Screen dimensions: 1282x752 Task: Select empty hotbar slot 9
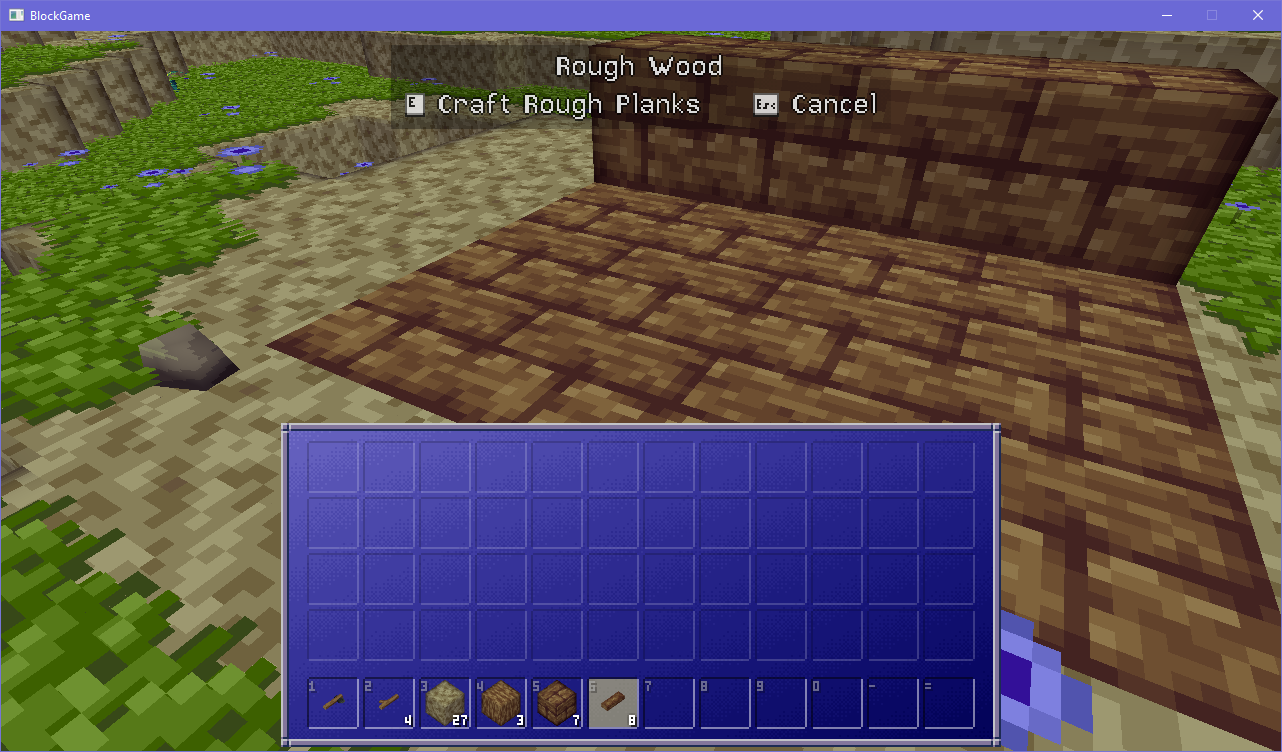tap(780, 703)
